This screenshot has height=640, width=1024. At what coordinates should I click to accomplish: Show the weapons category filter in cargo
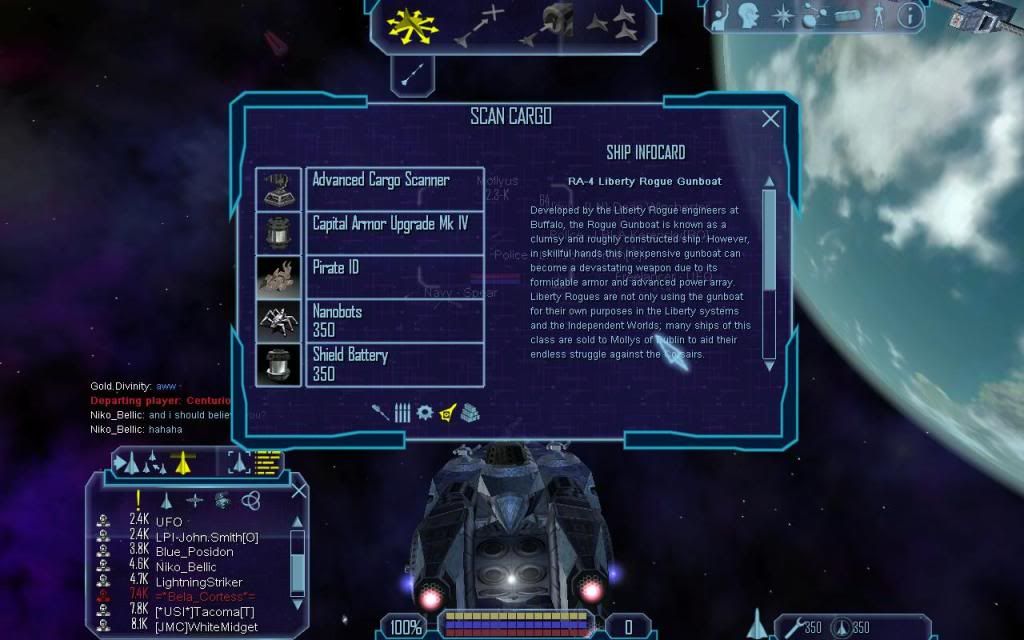[x=381, y=412]
